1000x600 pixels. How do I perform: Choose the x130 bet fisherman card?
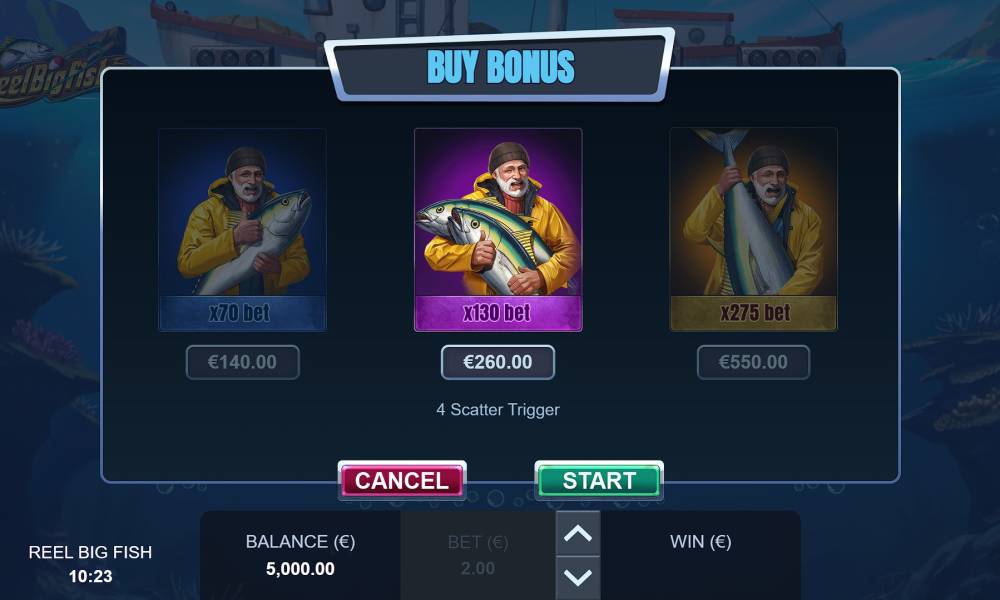point(498,229)
